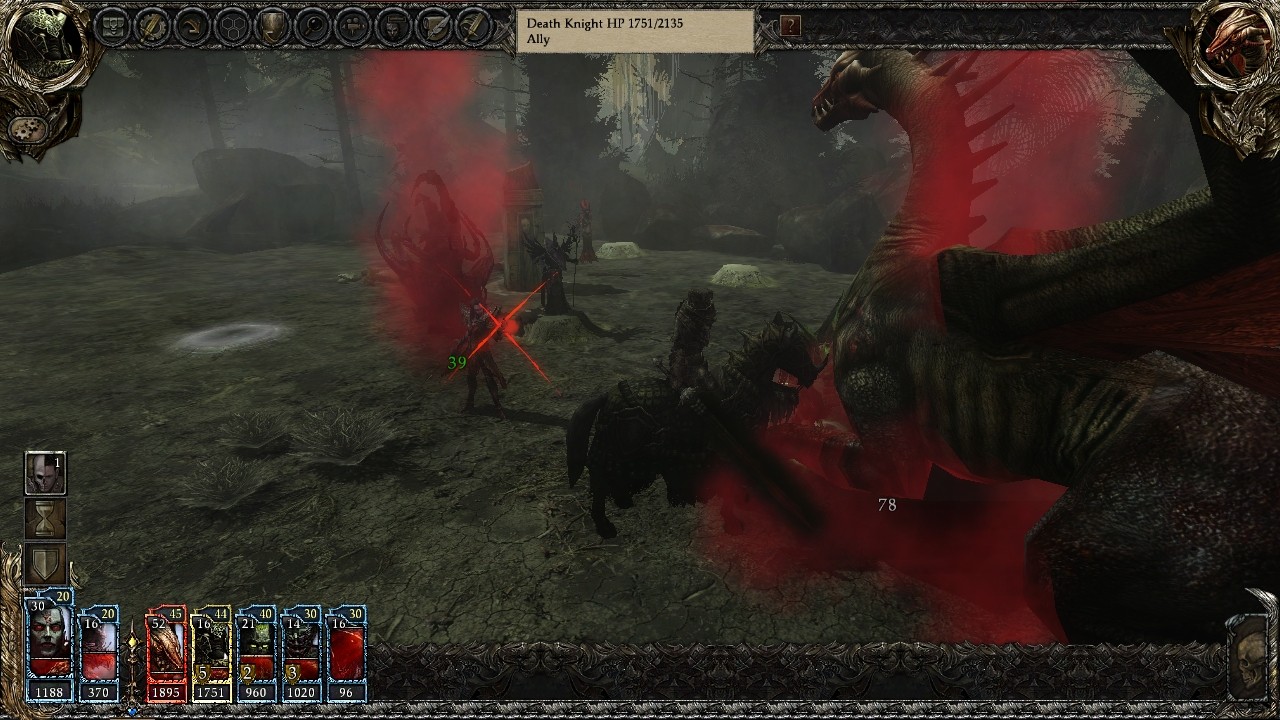The width and height of the screenshot is (1280, 720).
Task: Open the question mark help button
Action: coord(790,26)
